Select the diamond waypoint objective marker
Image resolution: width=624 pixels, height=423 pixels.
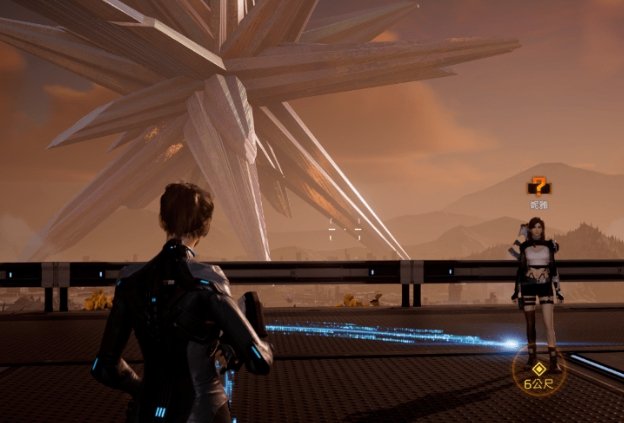click(x=540, y=367)
